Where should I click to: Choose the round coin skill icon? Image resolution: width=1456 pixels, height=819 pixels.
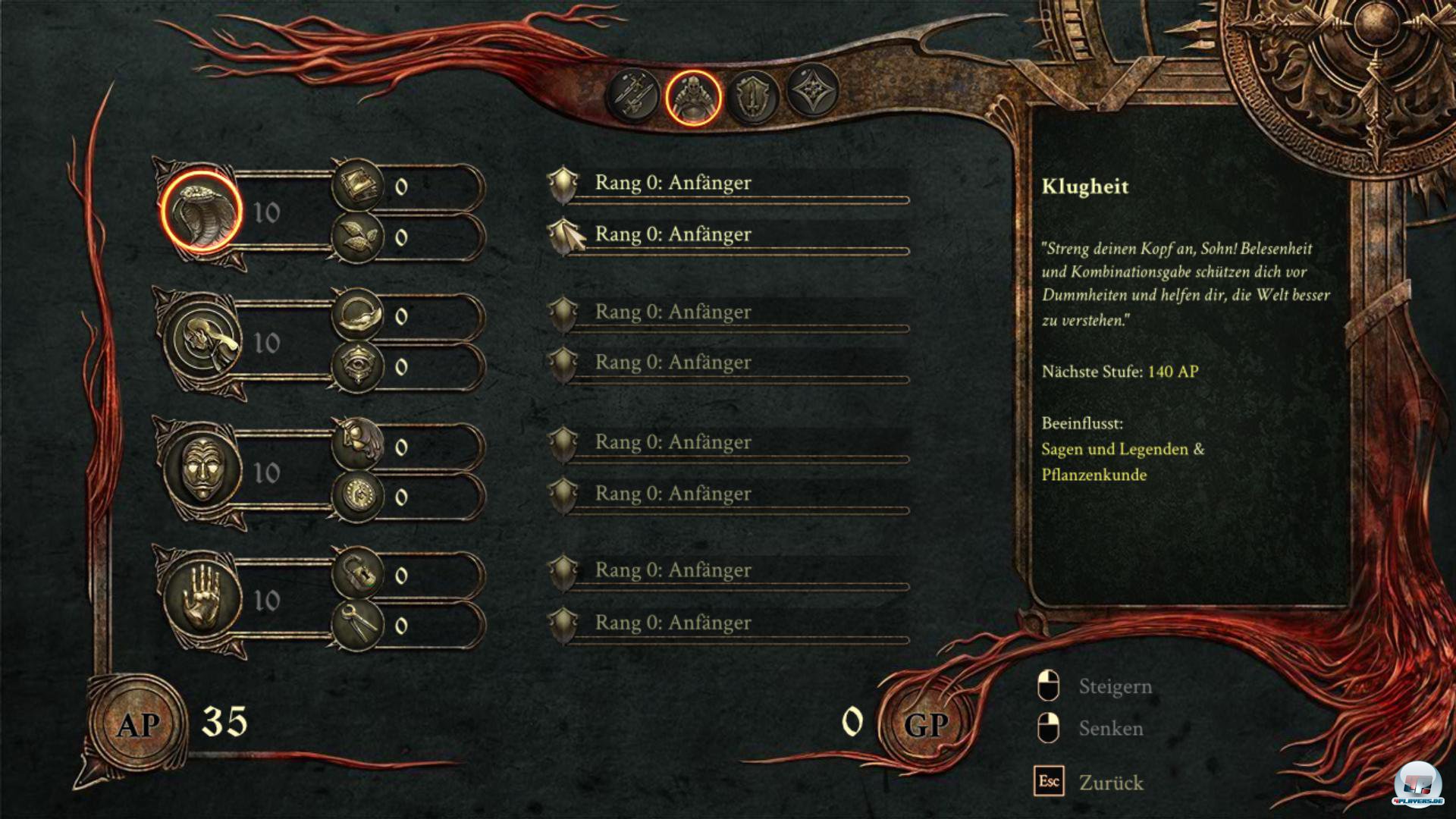(357, 497)
